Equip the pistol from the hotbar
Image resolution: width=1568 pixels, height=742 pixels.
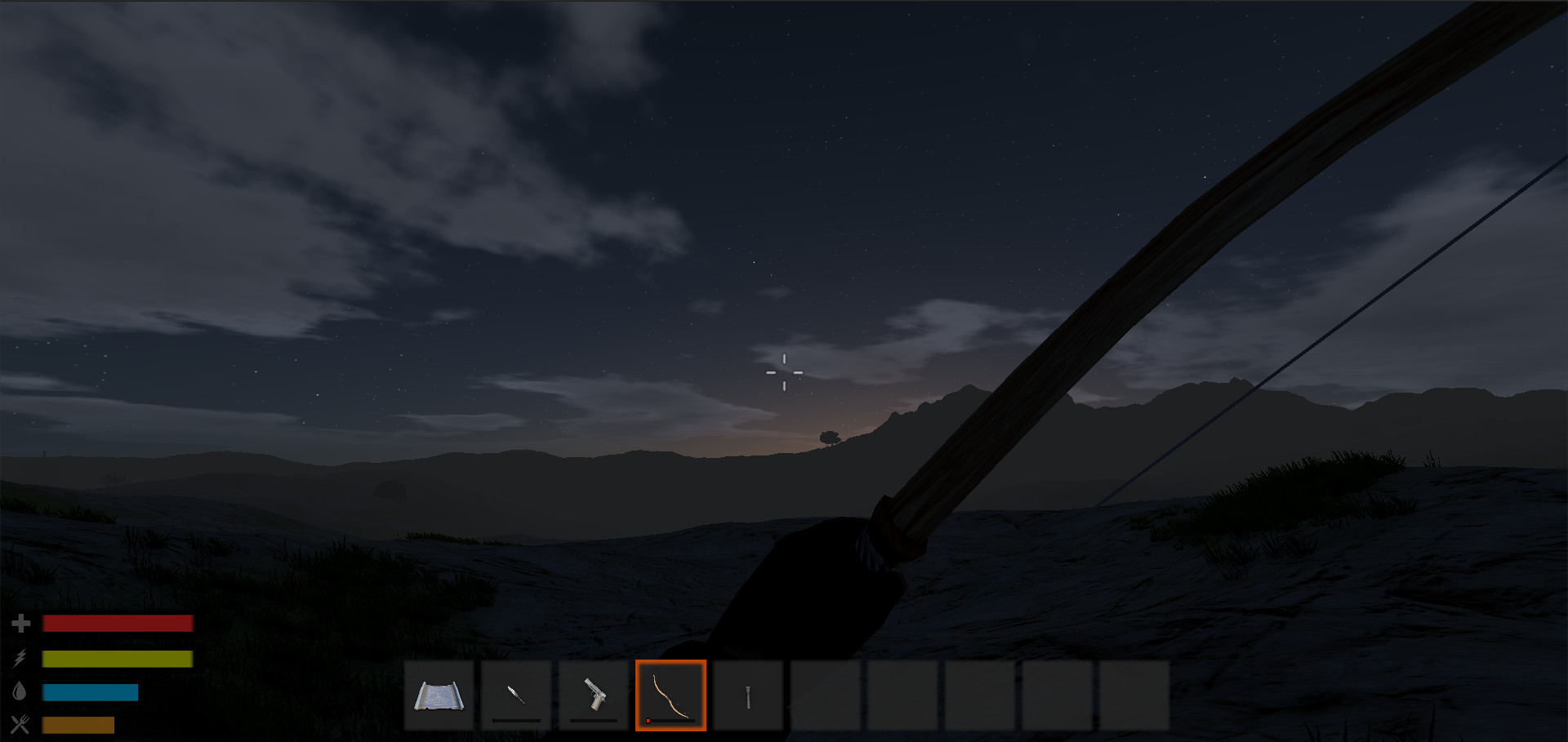(593, 695)
